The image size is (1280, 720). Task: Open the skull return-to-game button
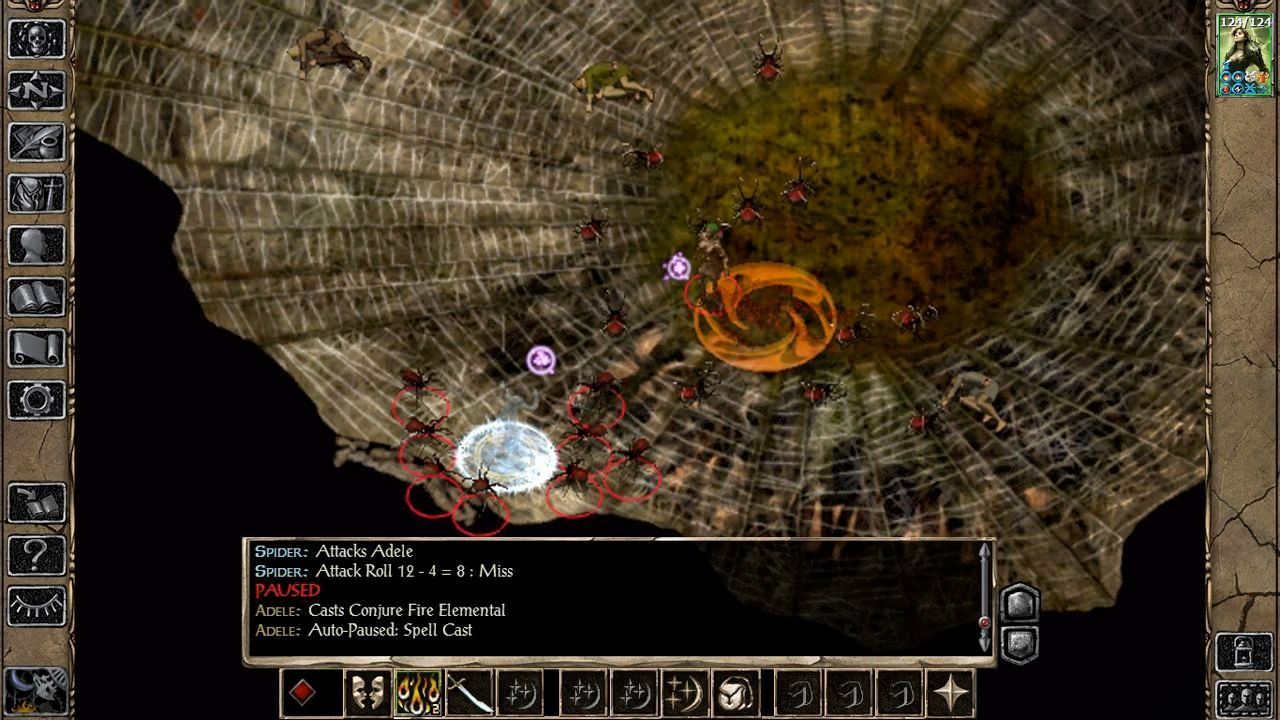tap(37, 38)
